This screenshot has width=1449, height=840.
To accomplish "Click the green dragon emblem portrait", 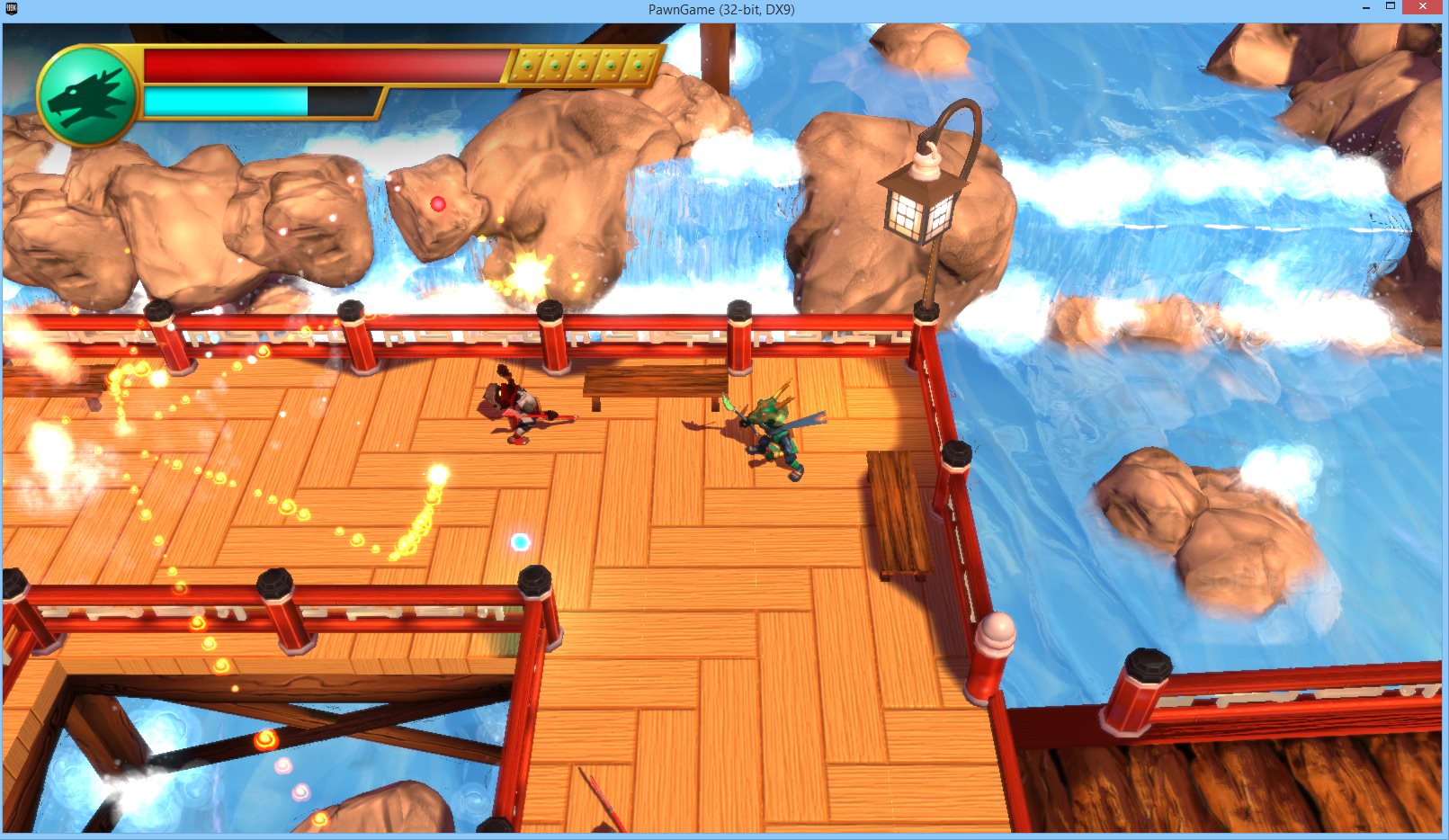I will pos(87,96).
